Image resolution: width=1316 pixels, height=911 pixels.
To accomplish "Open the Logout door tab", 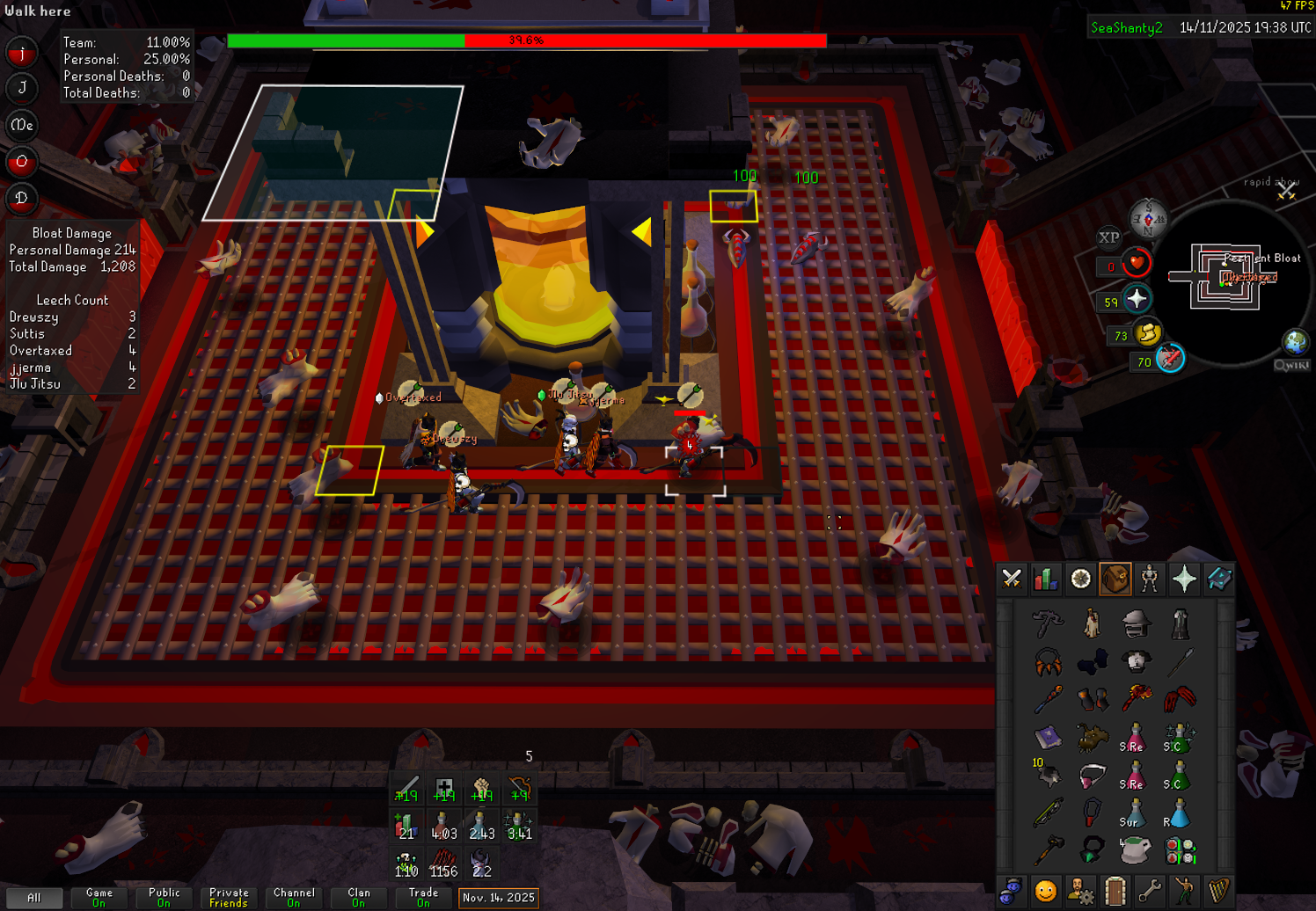I will [1115, 892].
